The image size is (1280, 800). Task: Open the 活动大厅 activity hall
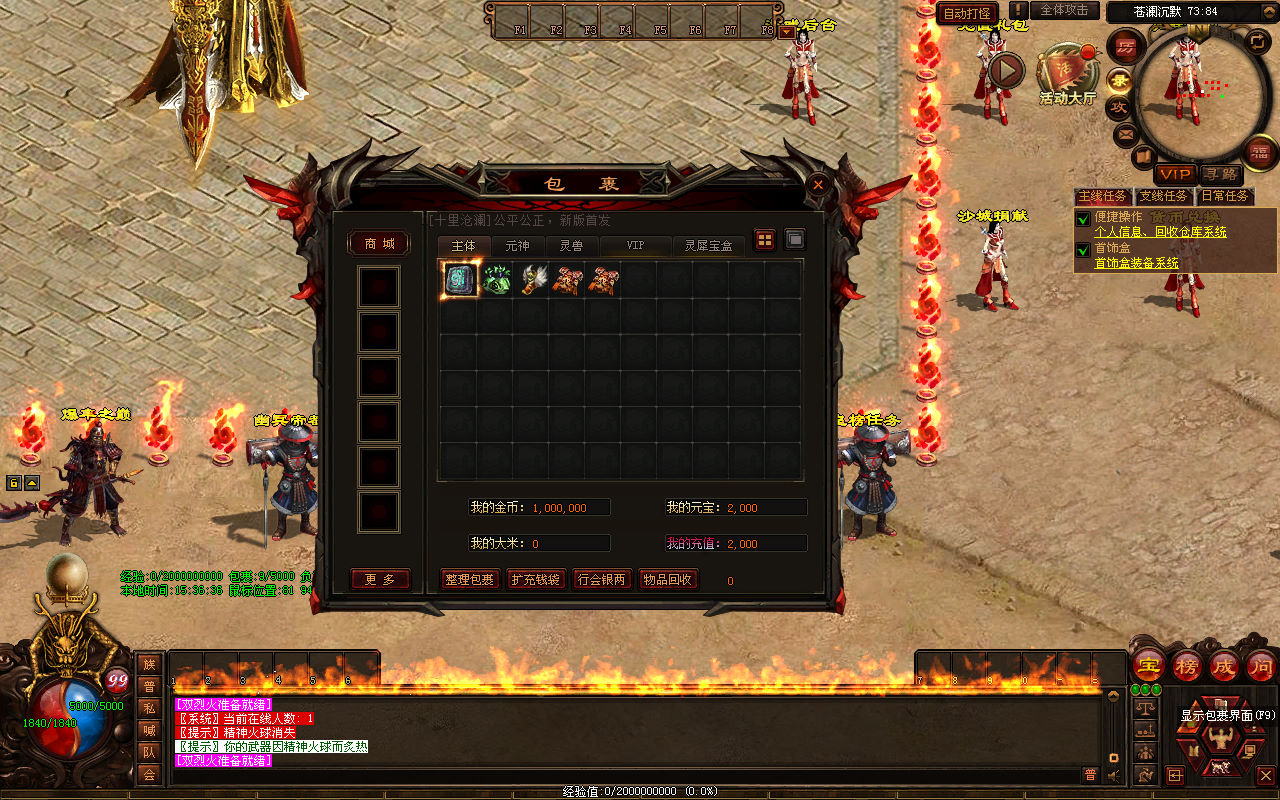click(1067, 76)
